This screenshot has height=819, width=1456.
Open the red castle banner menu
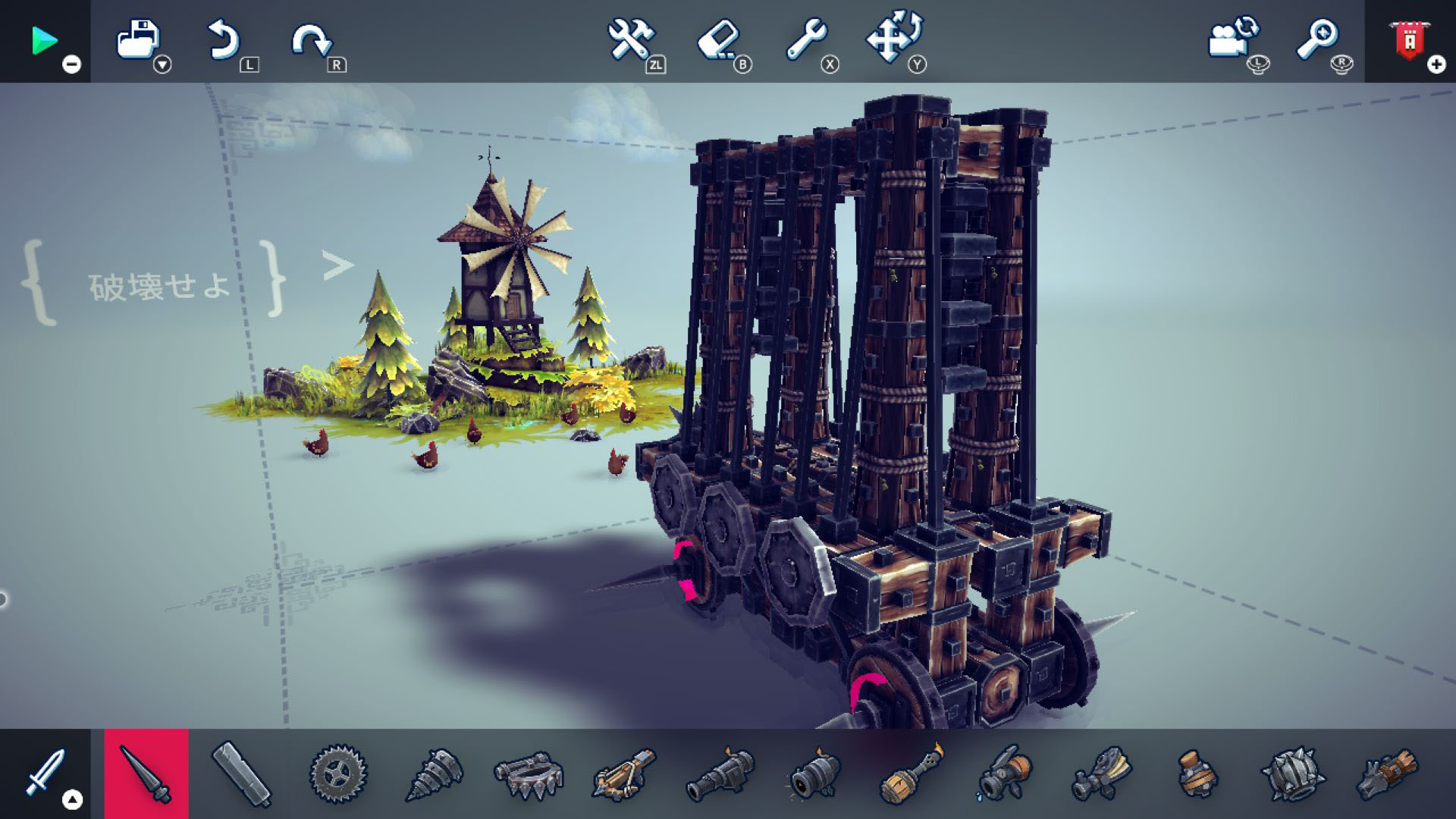(1409, 39)
